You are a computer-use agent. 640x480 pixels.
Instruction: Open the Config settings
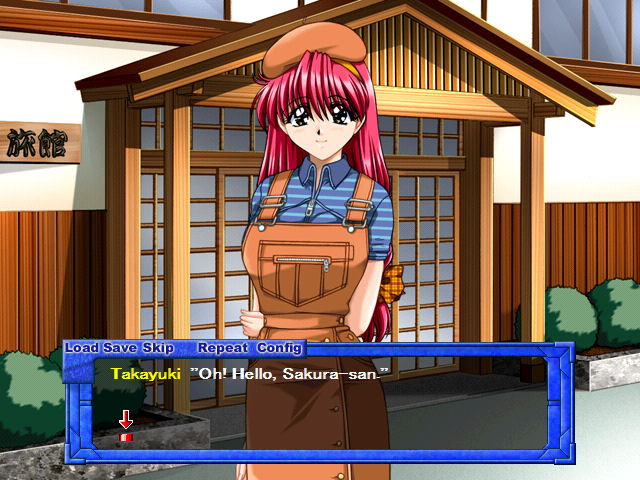279,348
